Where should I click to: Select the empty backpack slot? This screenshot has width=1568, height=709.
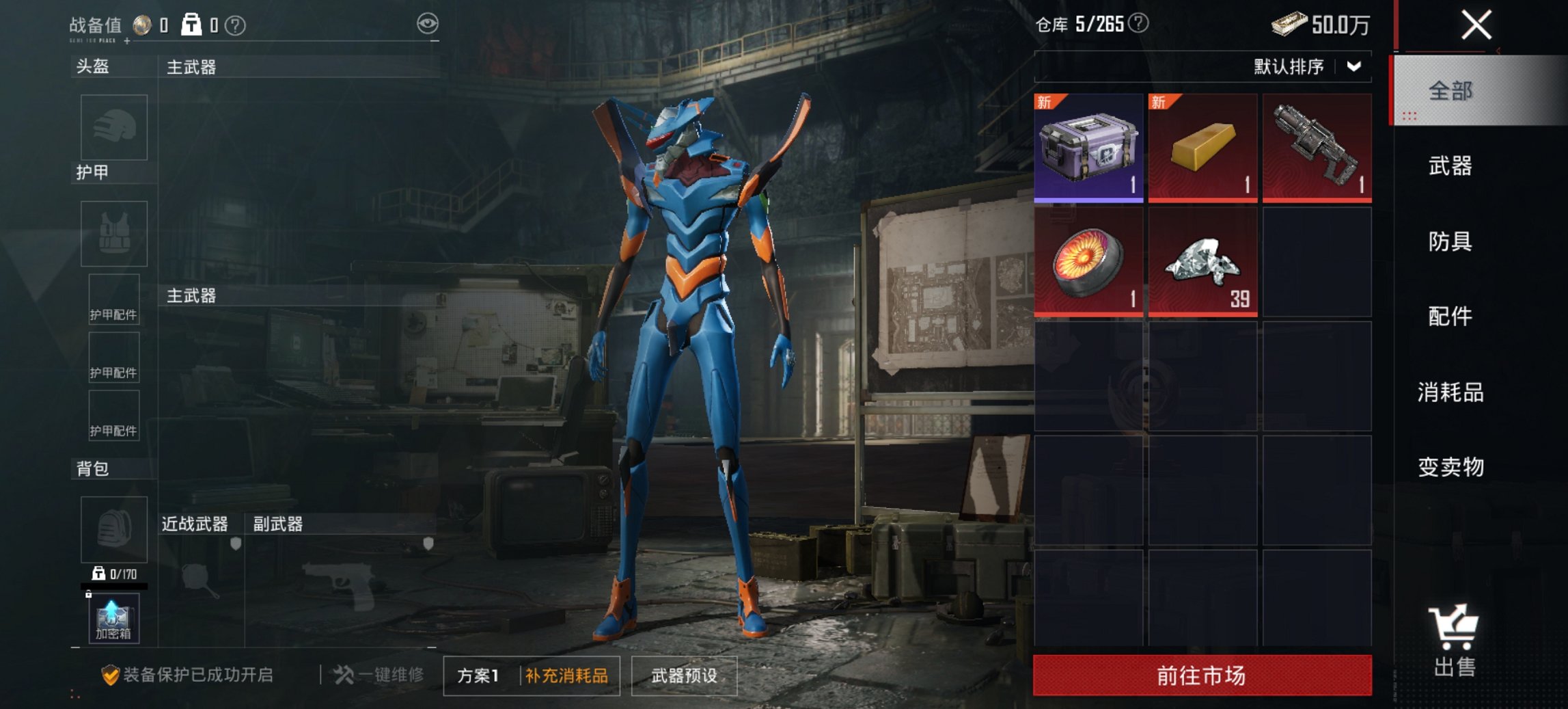point(113,530)
